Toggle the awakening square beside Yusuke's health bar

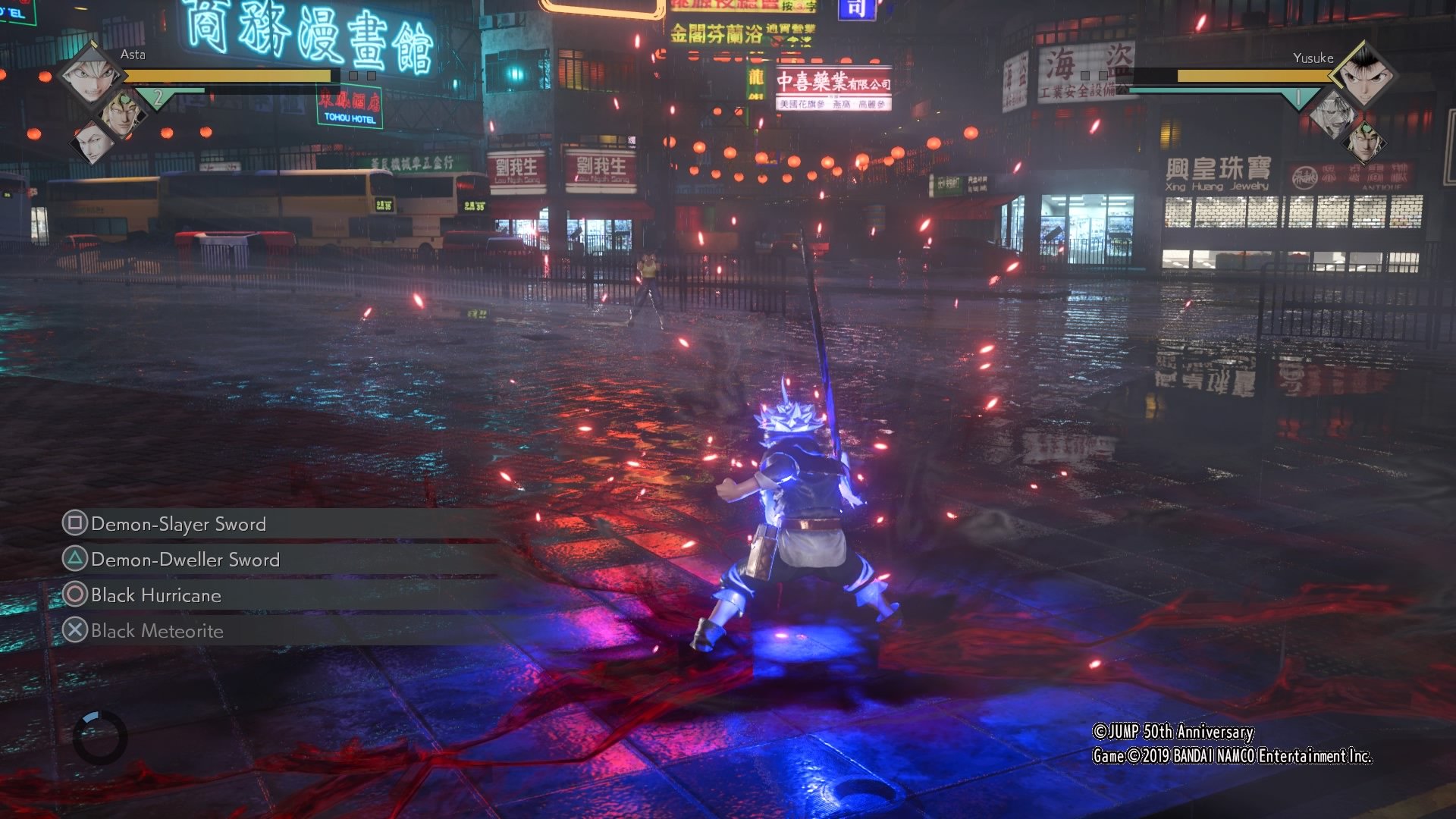point(1085,75)
